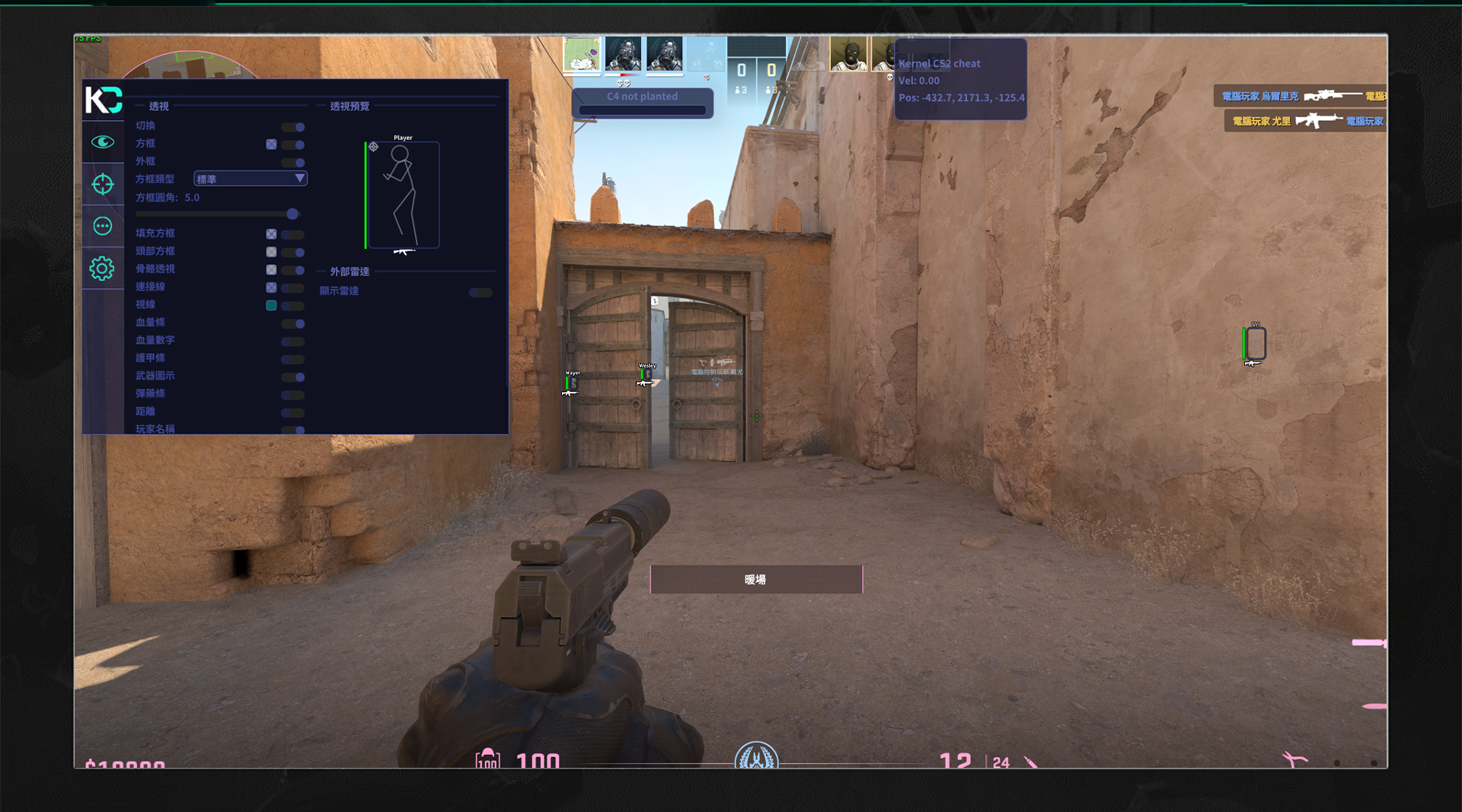Open the gear settings tab
The height and width of the screenshot is (812, 1462).
[102, 268]
